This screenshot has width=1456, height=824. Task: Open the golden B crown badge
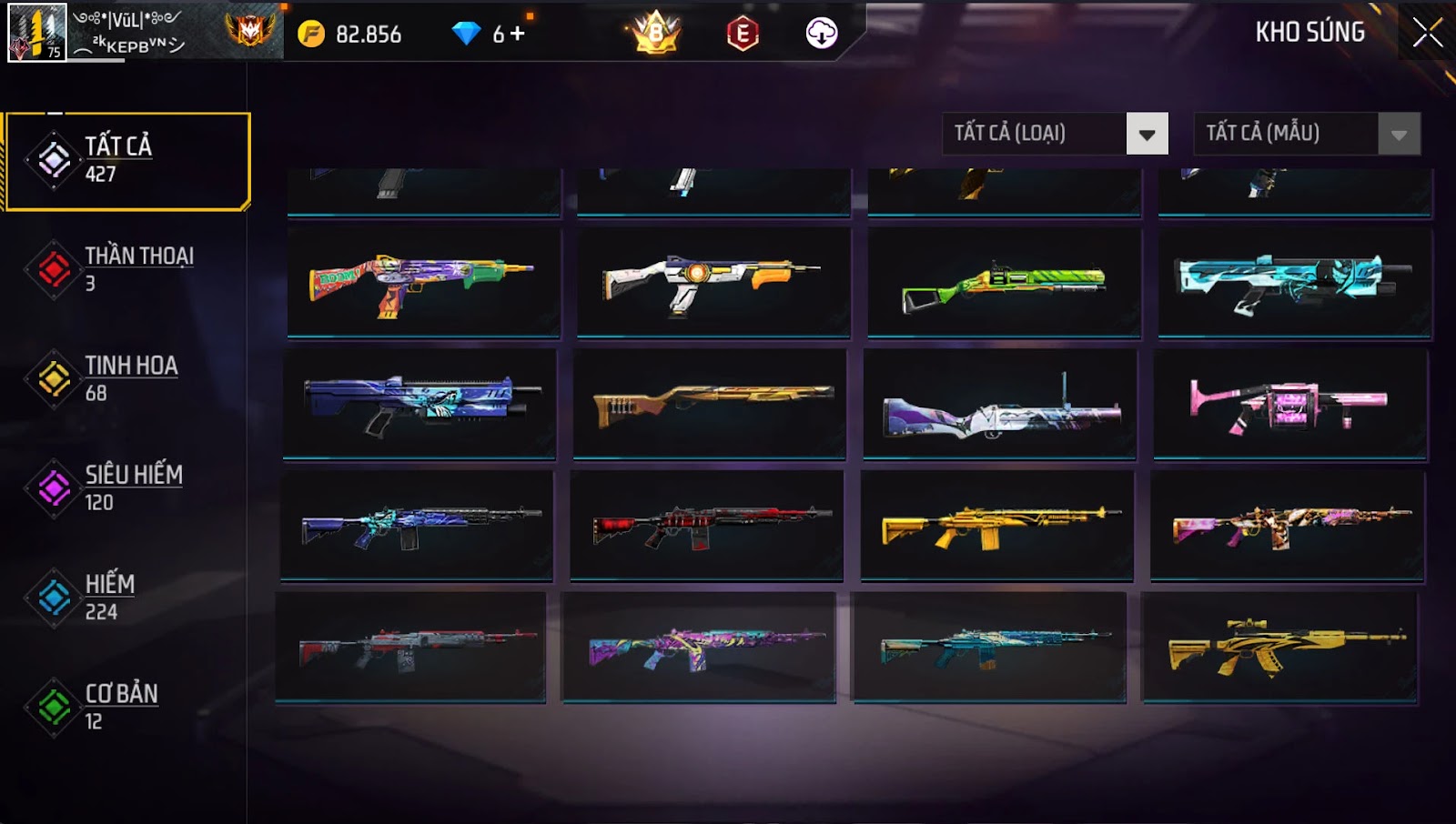655,34
